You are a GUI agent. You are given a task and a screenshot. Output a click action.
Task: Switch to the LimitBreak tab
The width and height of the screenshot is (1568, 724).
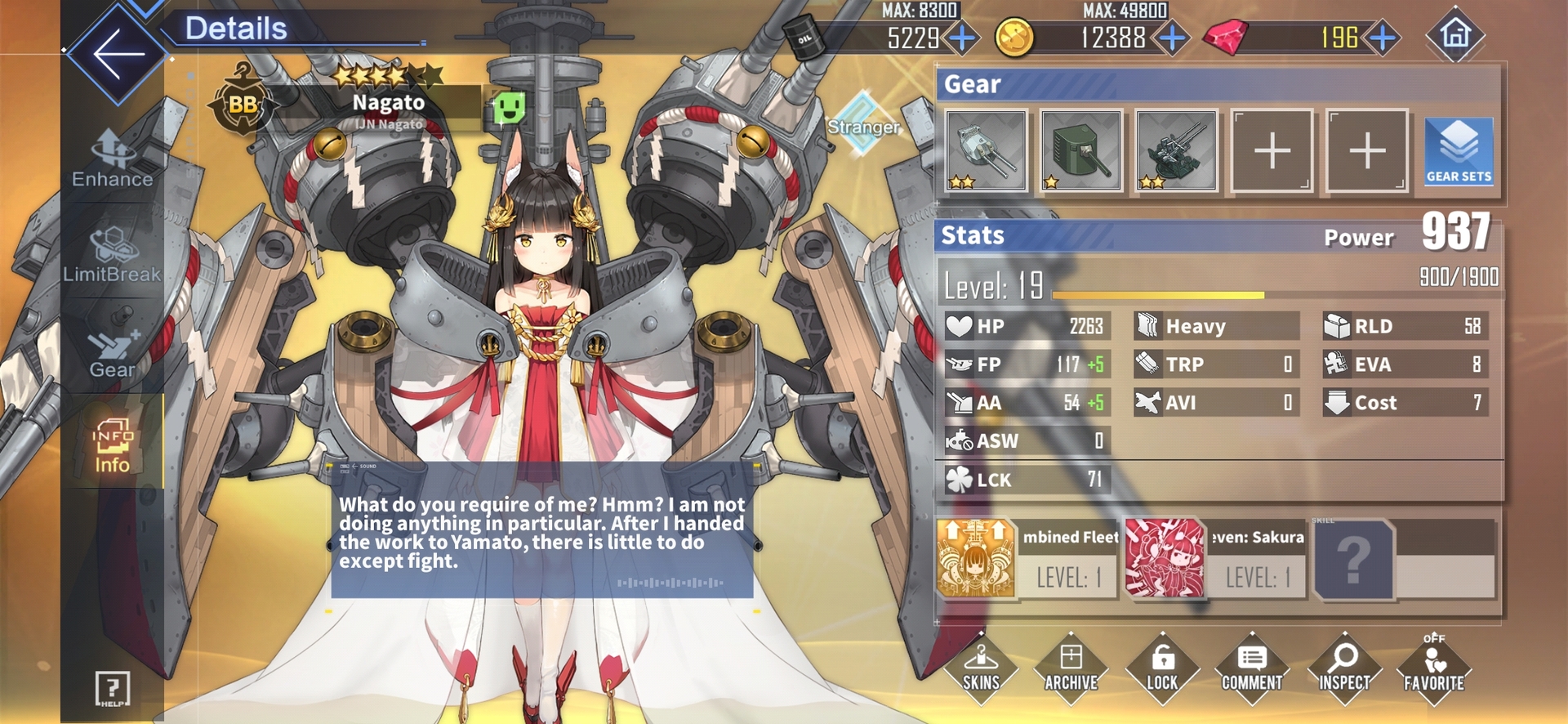click(112, 255)
